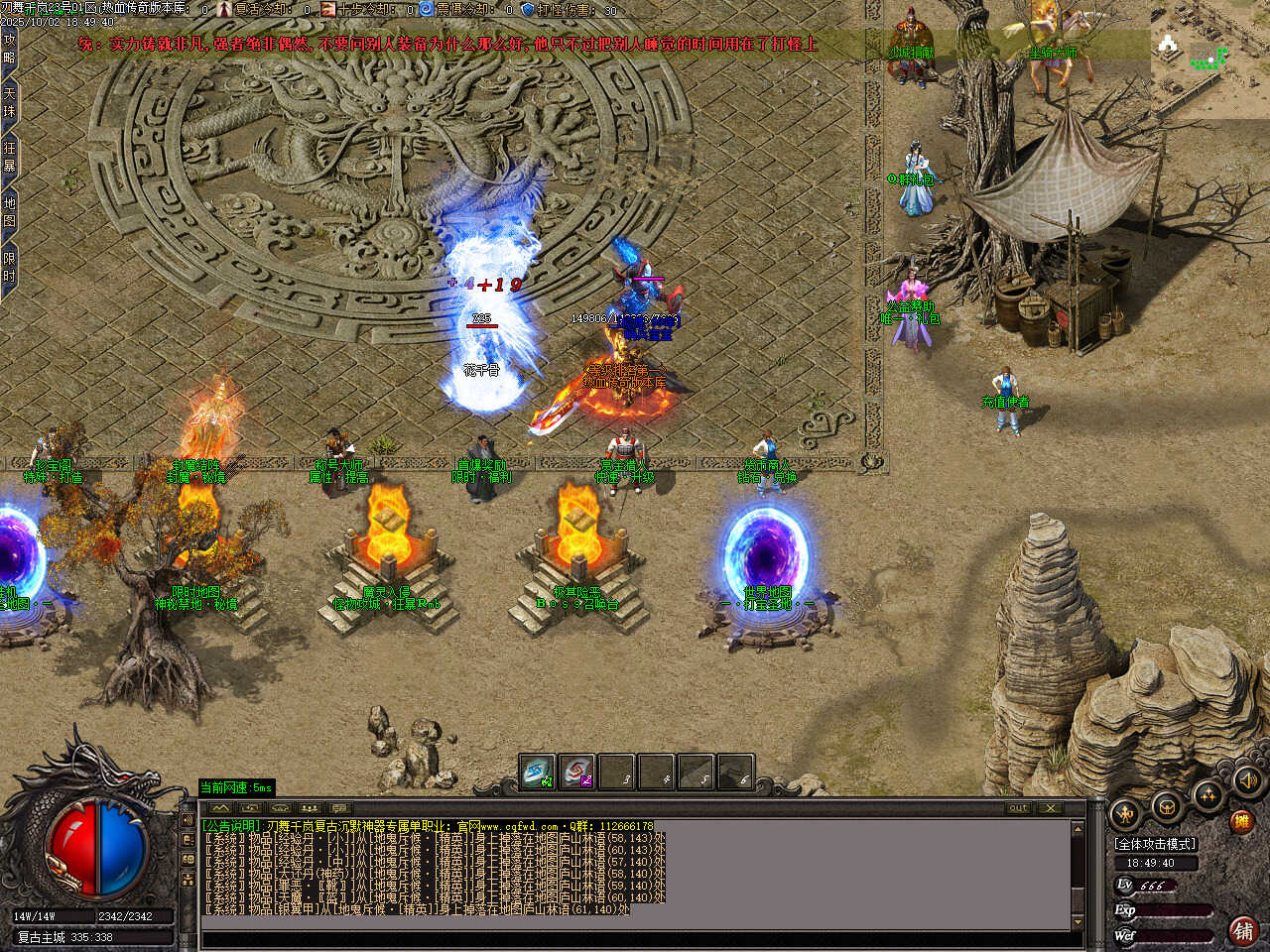This screenshot has width=1270, height=952.
Task: Use the red swirl skill in hotbar
Action: click(576, 773)
